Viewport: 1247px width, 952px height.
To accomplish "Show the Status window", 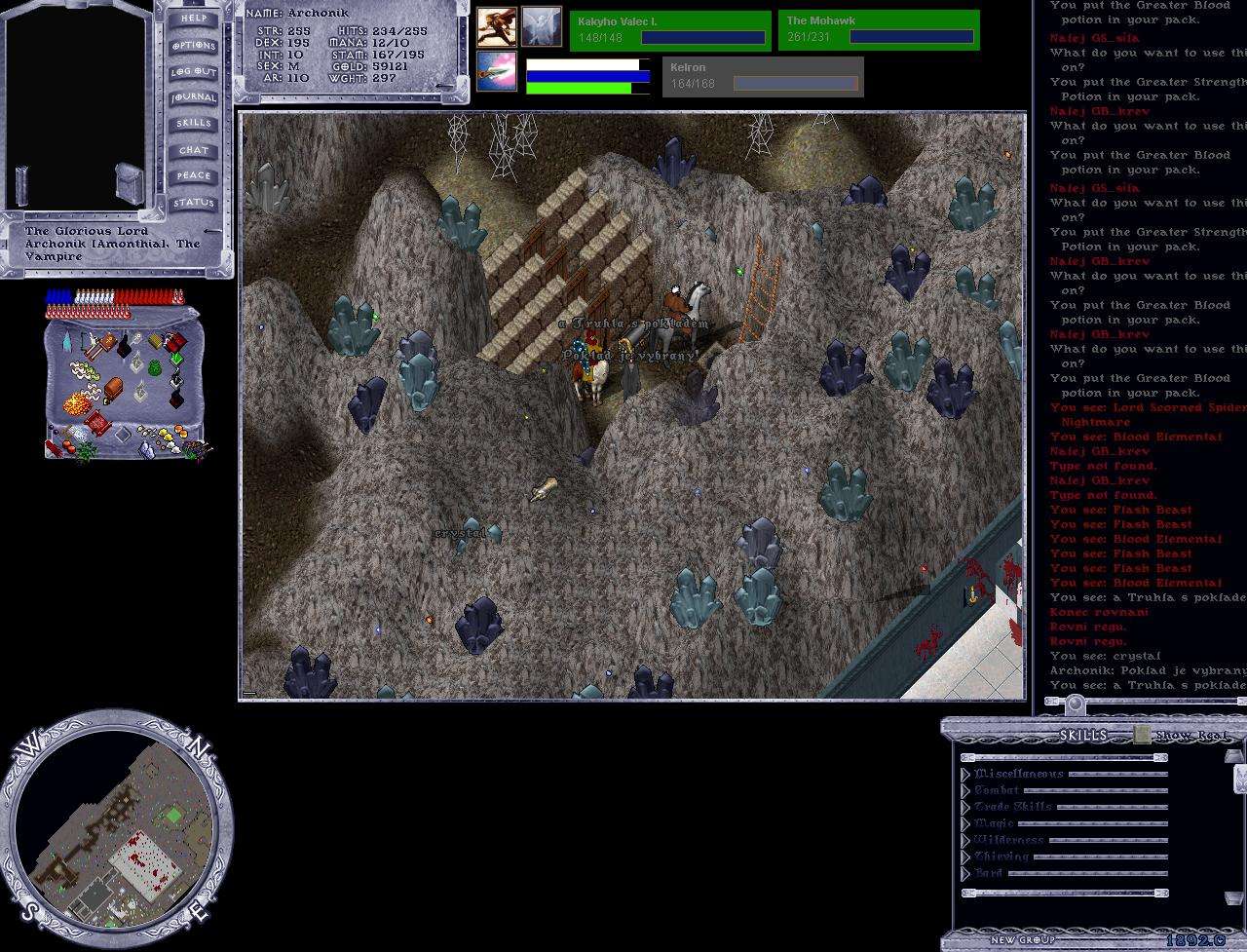I will (193, 203).
